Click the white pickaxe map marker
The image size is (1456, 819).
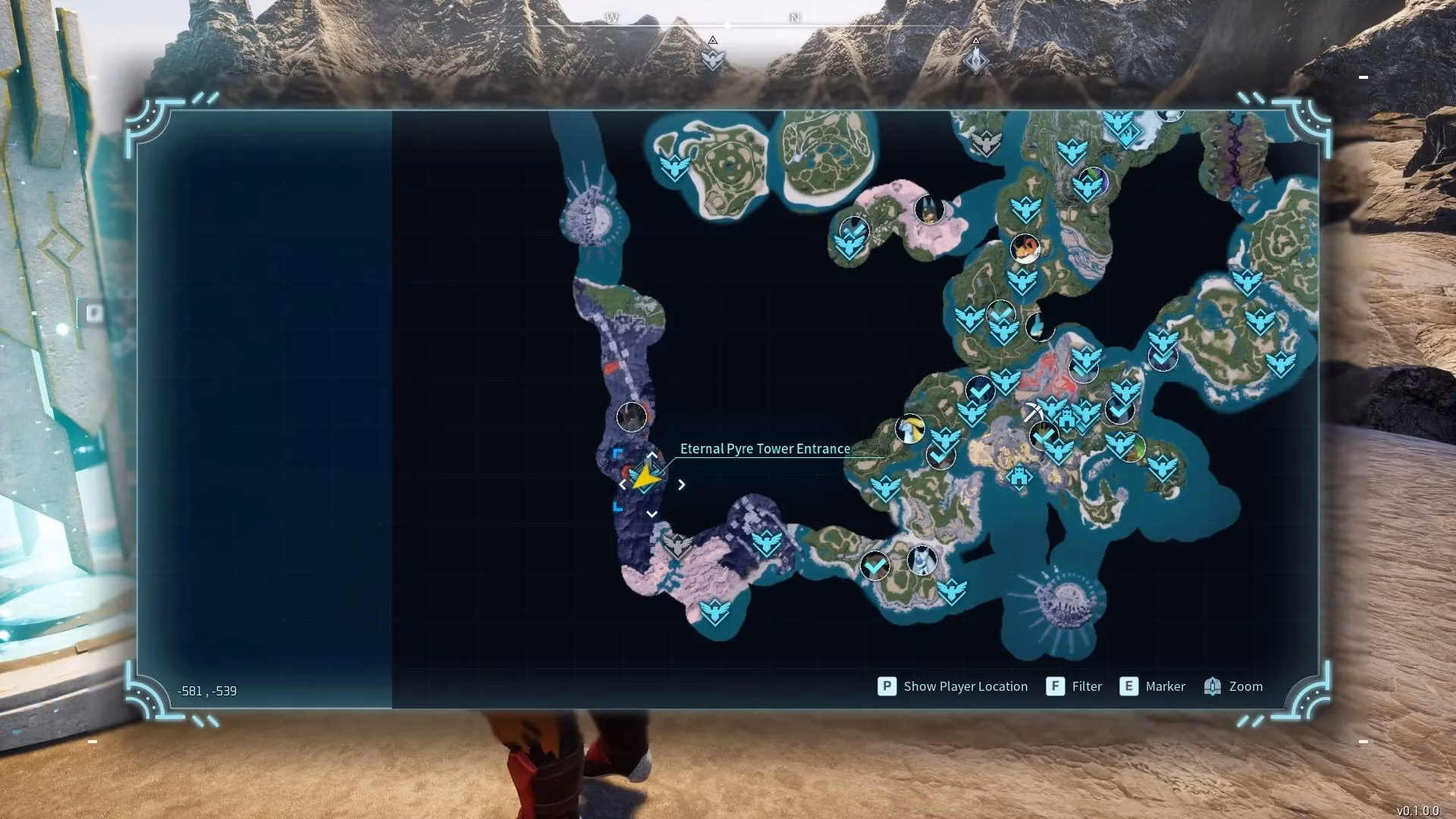click(1031, 413)
